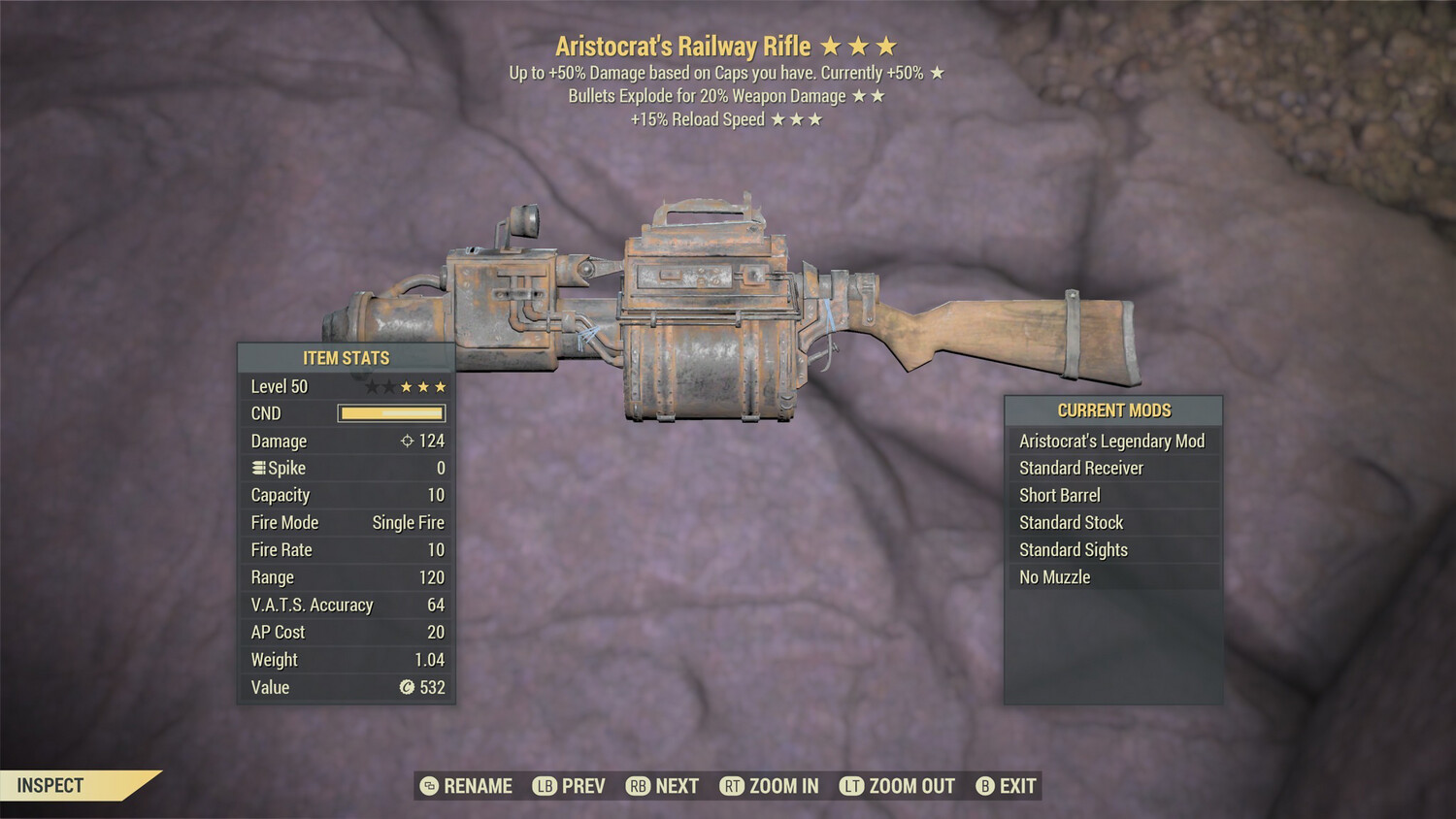Open the CURRENT MODS panel header
This screenshot has height=819, width=1456.
point(1113,409)
